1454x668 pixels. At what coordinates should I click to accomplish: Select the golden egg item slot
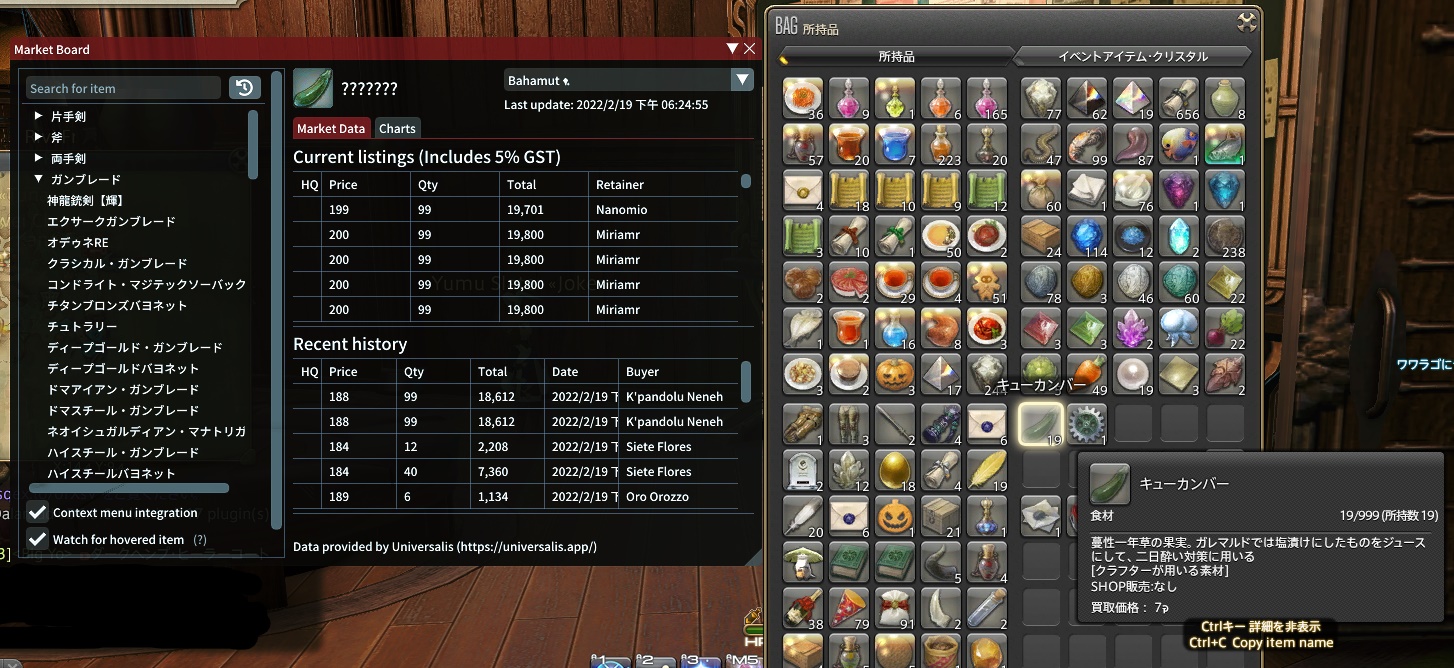point(897,470)
